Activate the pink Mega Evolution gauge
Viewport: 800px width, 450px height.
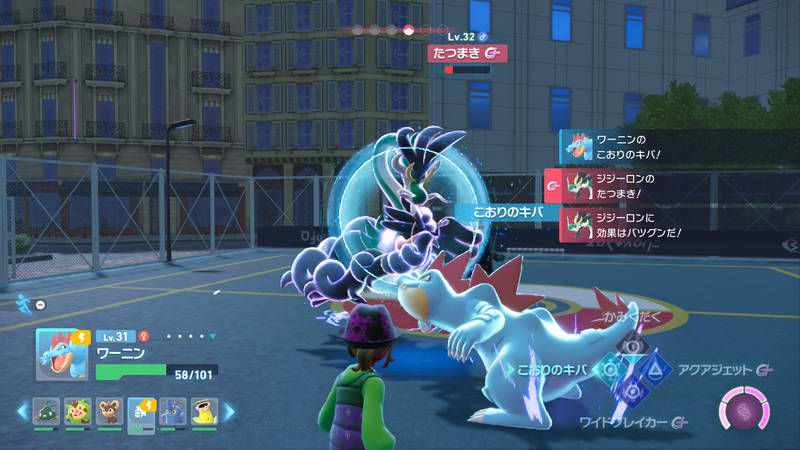click(x=743, y=412)
